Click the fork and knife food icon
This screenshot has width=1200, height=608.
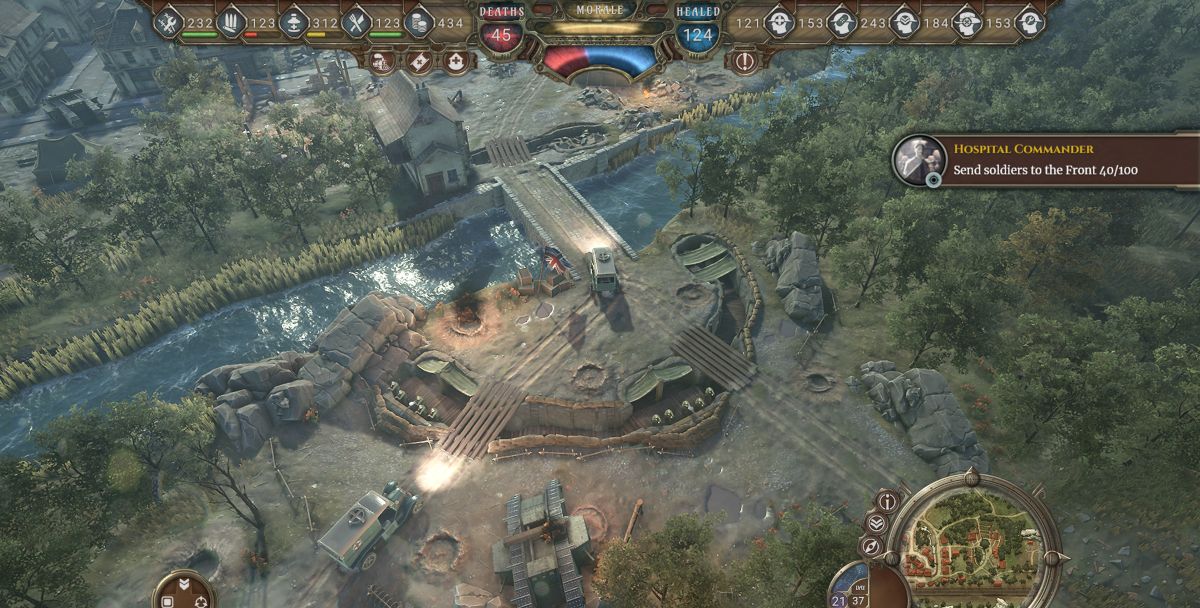pos(357,22)
